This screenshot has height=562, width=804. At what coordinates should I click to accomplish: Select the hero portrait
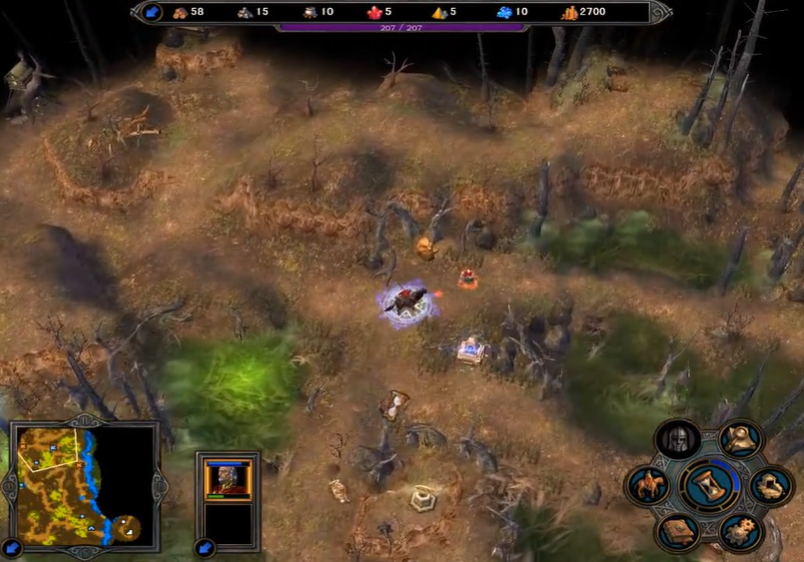click(228, 479)
